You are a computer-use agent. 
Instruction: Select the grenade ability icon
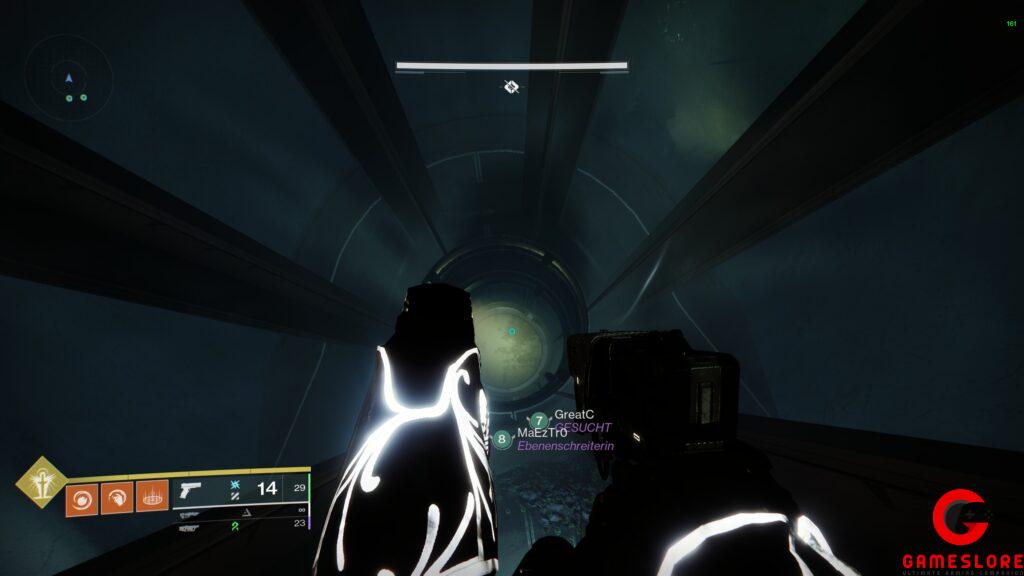tap(82, 495)
